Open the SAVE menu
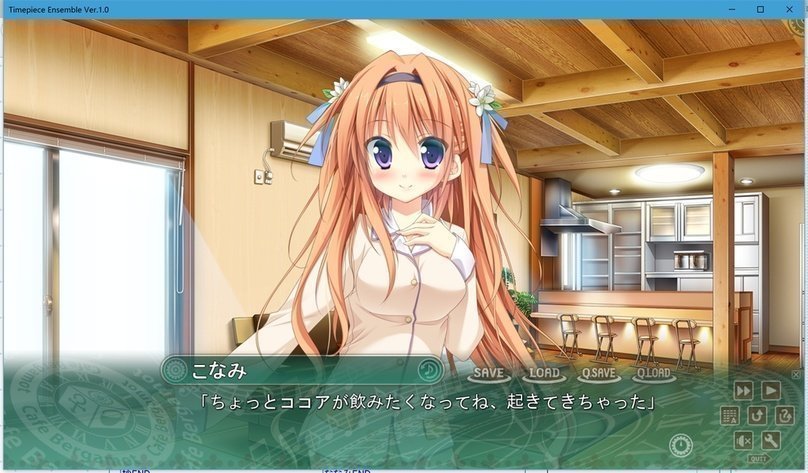 point(489,373)
